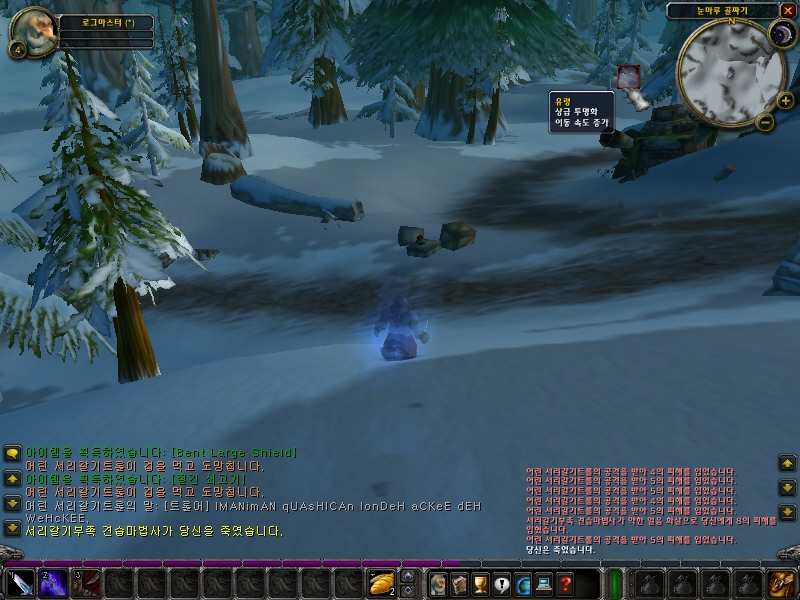Activate the sword attack ability slot
Image resolution: width=800 pixels, height=600 pixels.
(20, 583)
